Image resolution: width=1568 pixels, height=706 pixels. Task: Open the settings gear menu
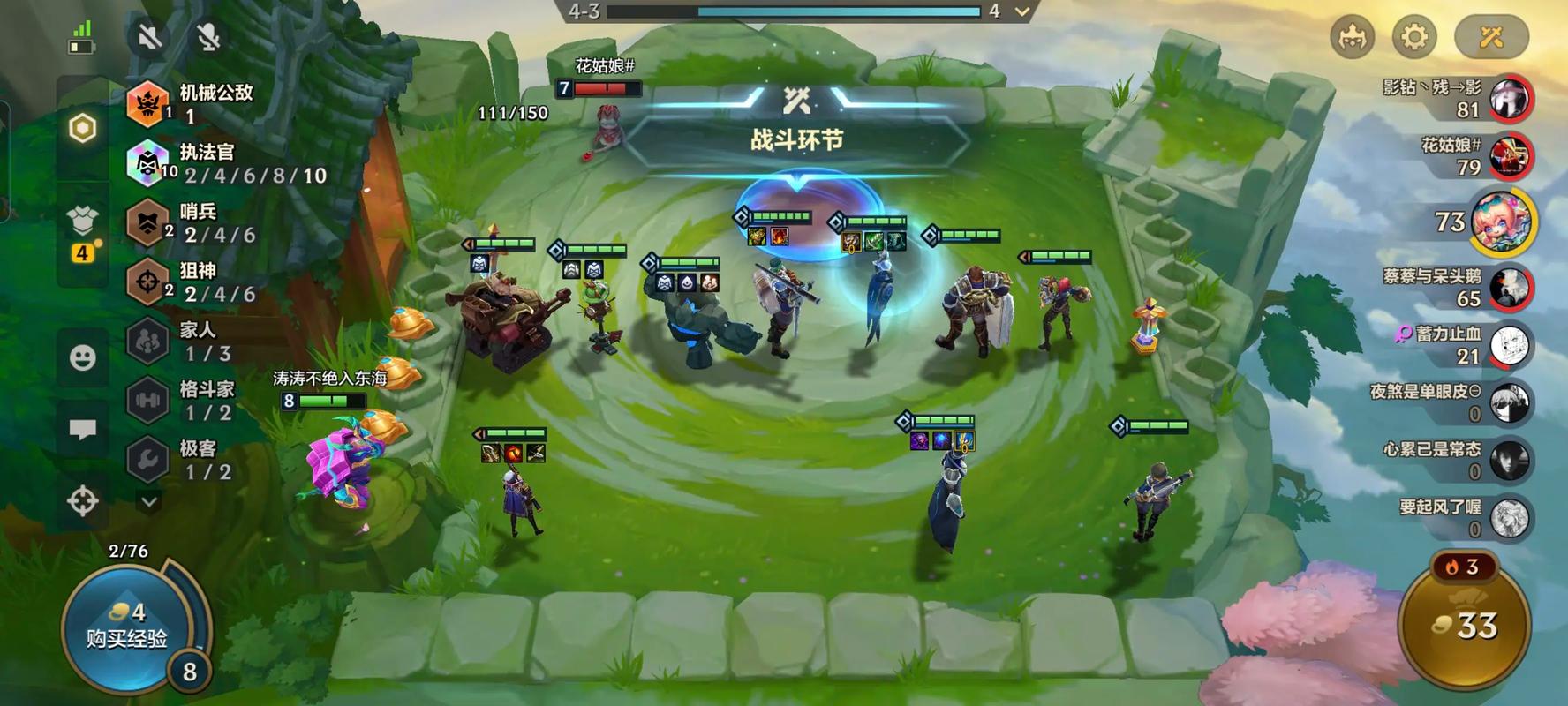pos(1414,37)
